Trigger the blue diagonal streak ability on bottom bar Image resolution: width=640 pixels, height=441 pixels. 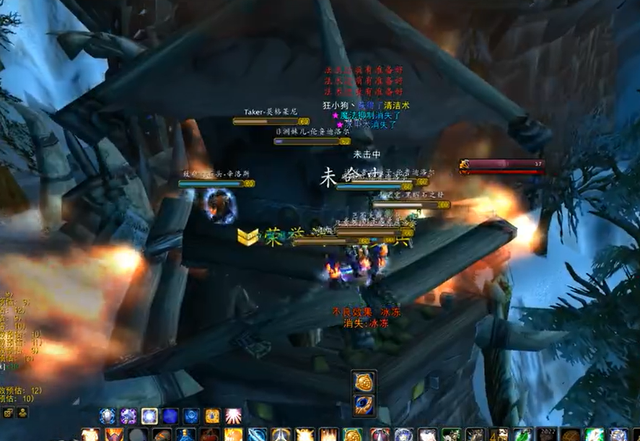point(258,435)
